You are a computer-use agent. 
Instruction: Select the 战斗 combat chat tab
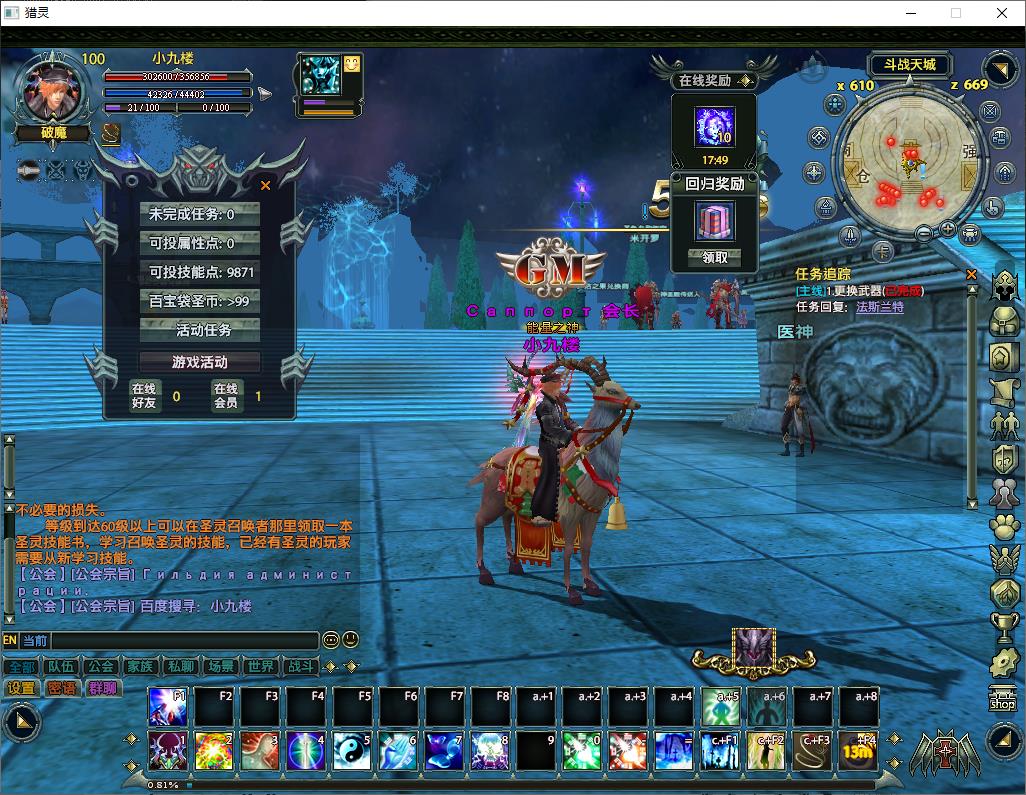(x=300, y=666)
